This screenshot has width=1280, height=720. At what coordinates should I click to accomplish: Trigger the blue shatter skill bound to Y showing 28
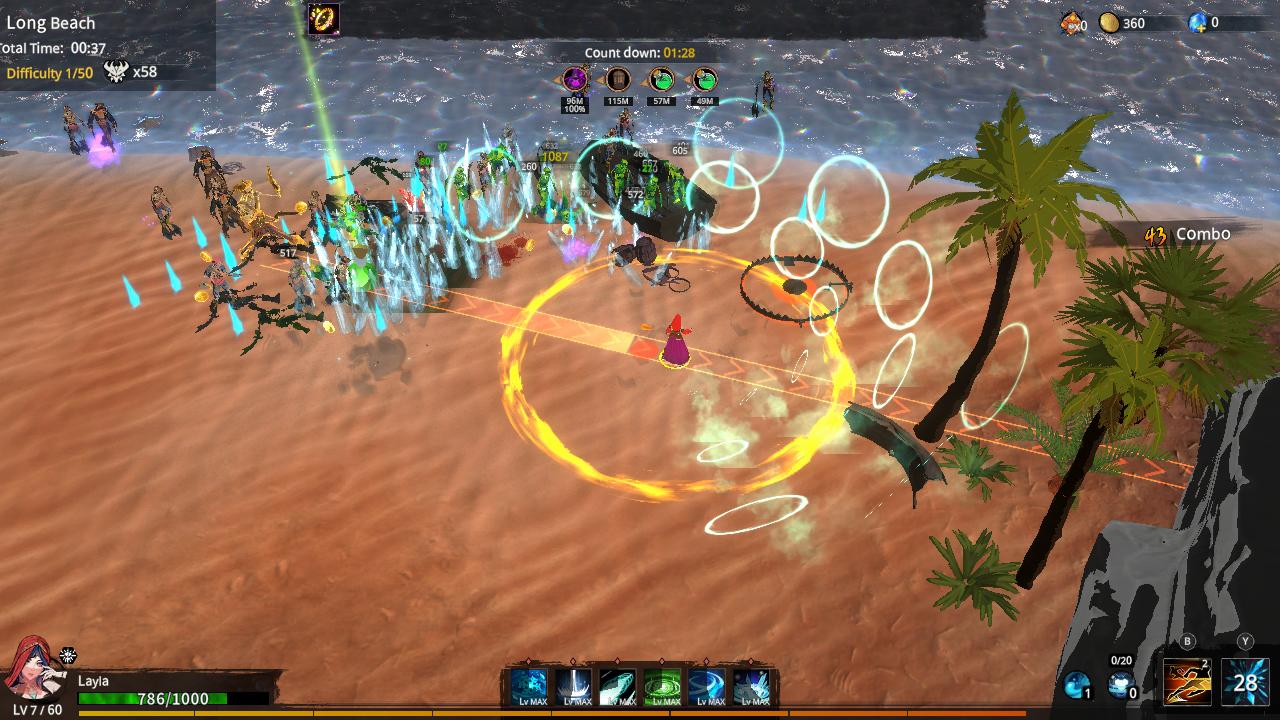pyautogui.click(x=1244, y=683)
